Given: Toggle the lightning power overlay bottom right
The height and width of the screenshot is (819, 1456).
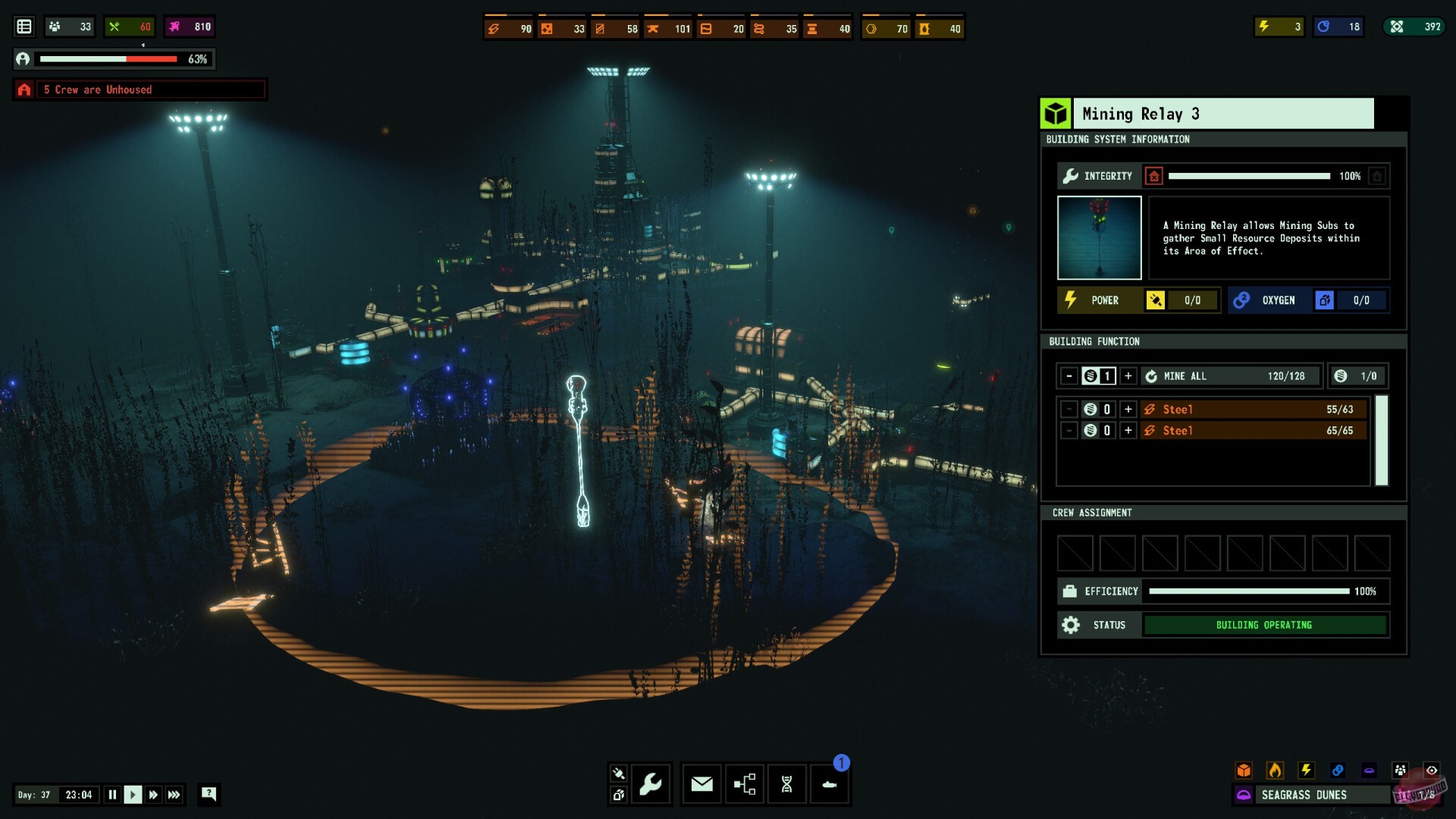Looking at the screenshot, I should (x=1307, y=770).
